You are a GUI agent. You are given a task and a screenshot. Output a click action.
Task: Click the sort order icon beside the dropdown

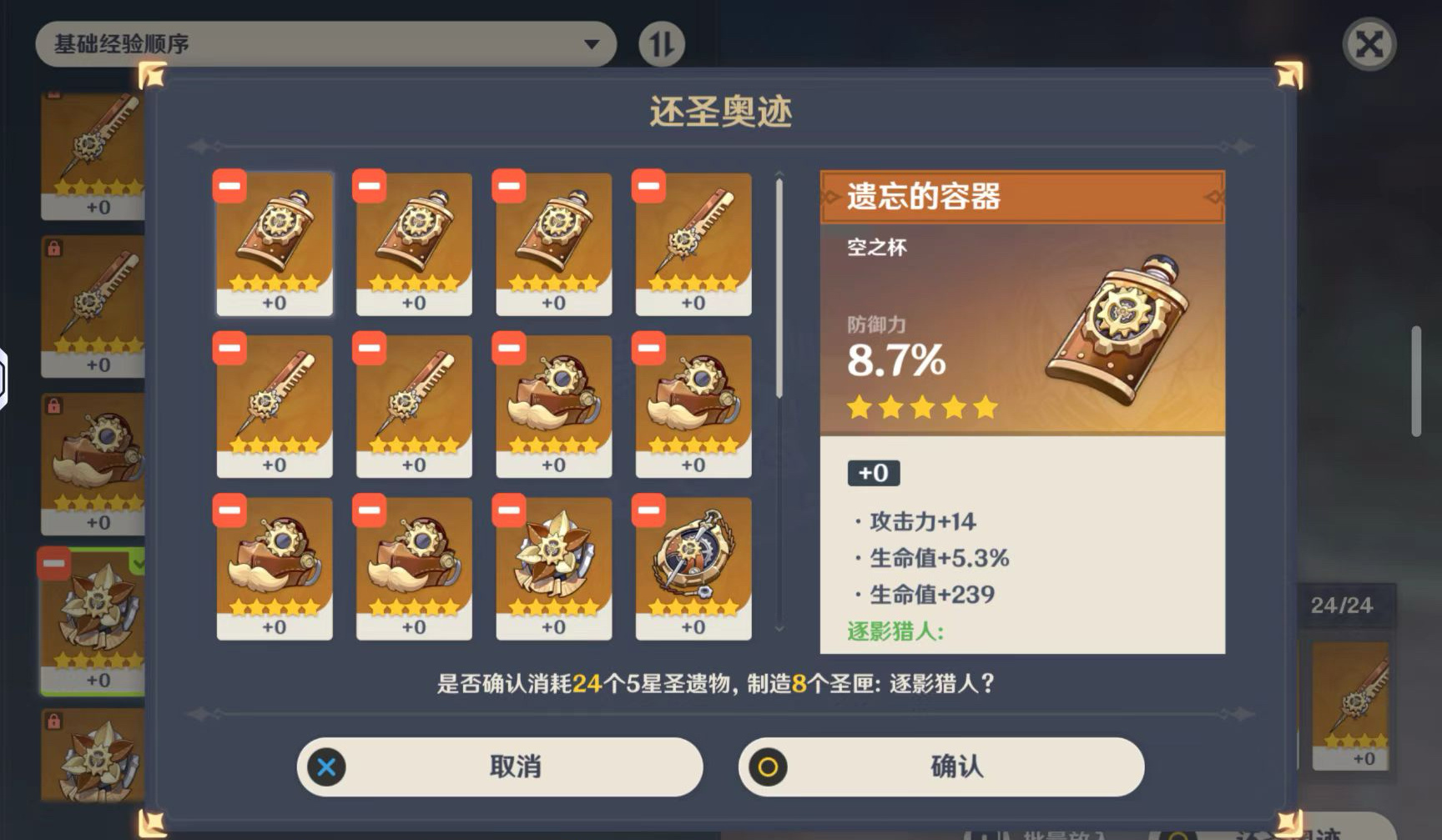coord(660,43)
